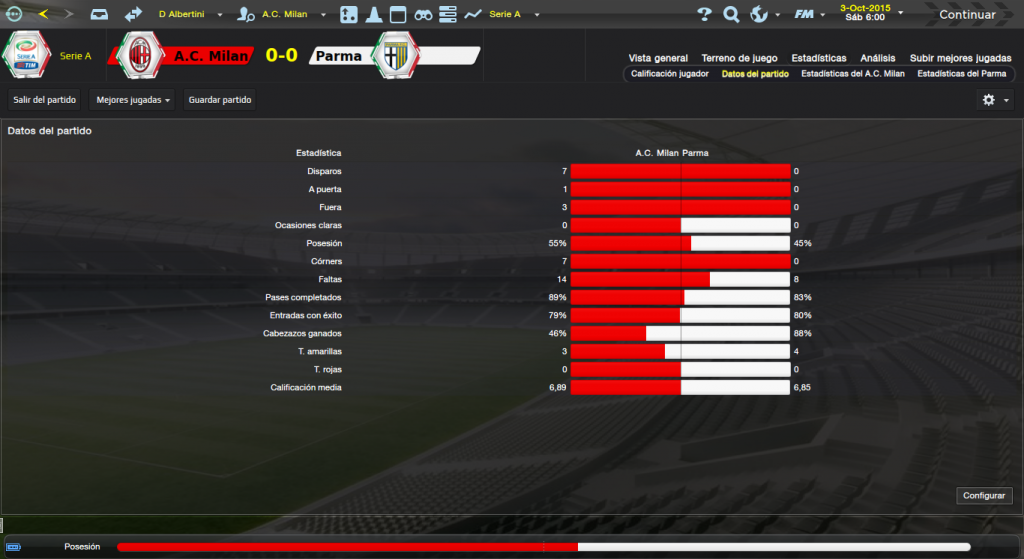Open the gear settings dropdown
The width and height of the screenshot is (1024, 559).
pos(995,100)
